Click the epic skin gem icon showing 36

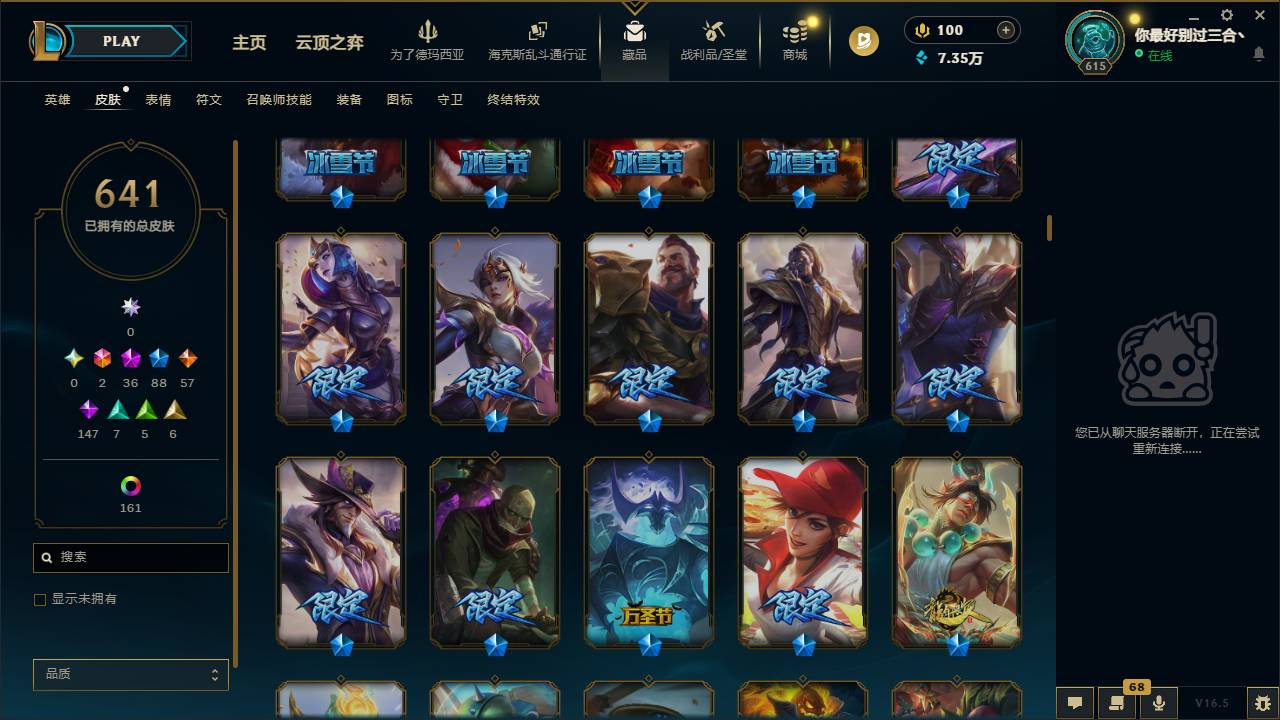click(130, 357)
